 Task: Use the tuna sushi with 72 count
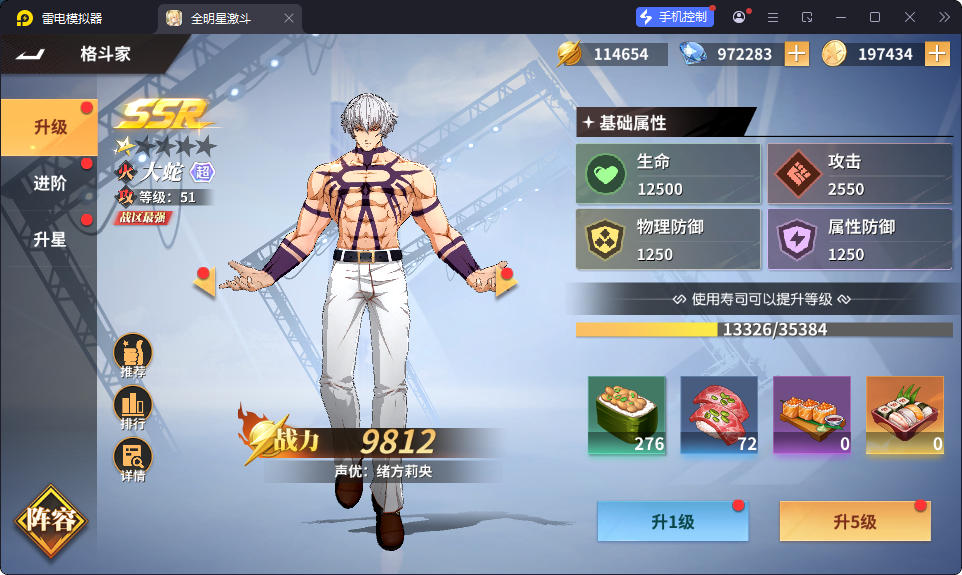click(719, 415)
